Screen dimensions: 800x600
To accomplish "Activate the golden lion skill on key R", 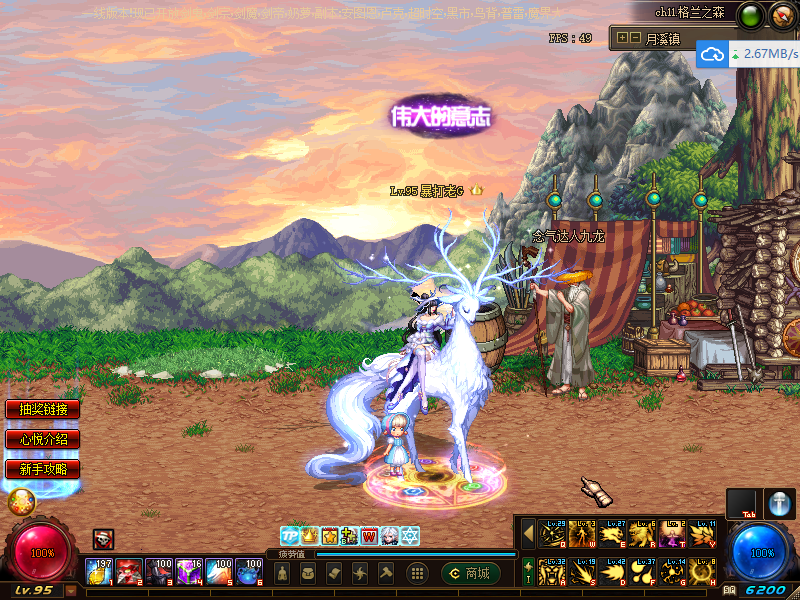I will [642, 534].
